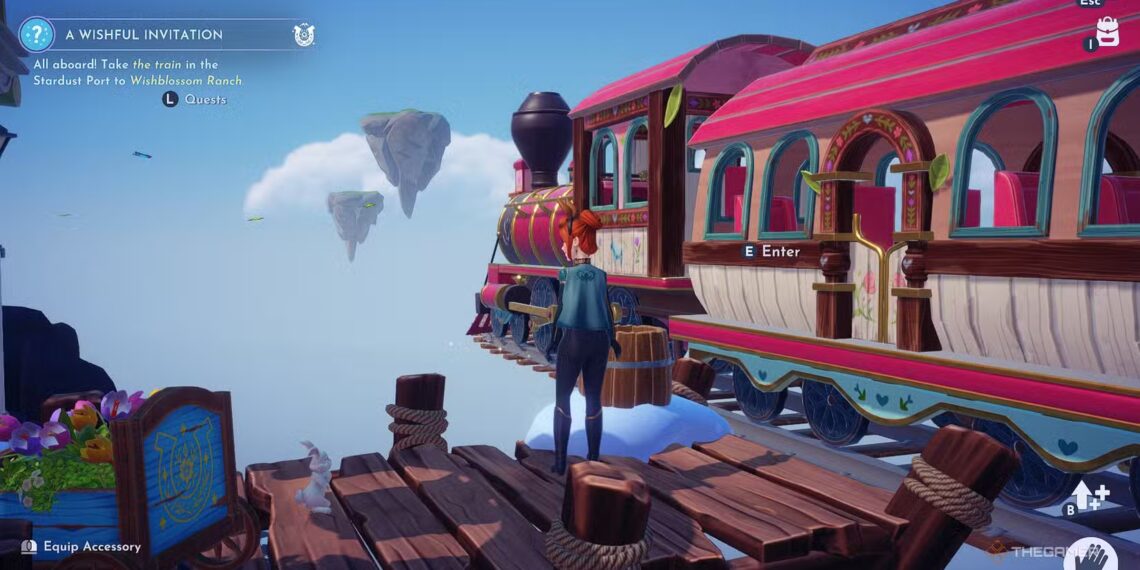Click the blue question mark quest icon

(x=36, y=34)
